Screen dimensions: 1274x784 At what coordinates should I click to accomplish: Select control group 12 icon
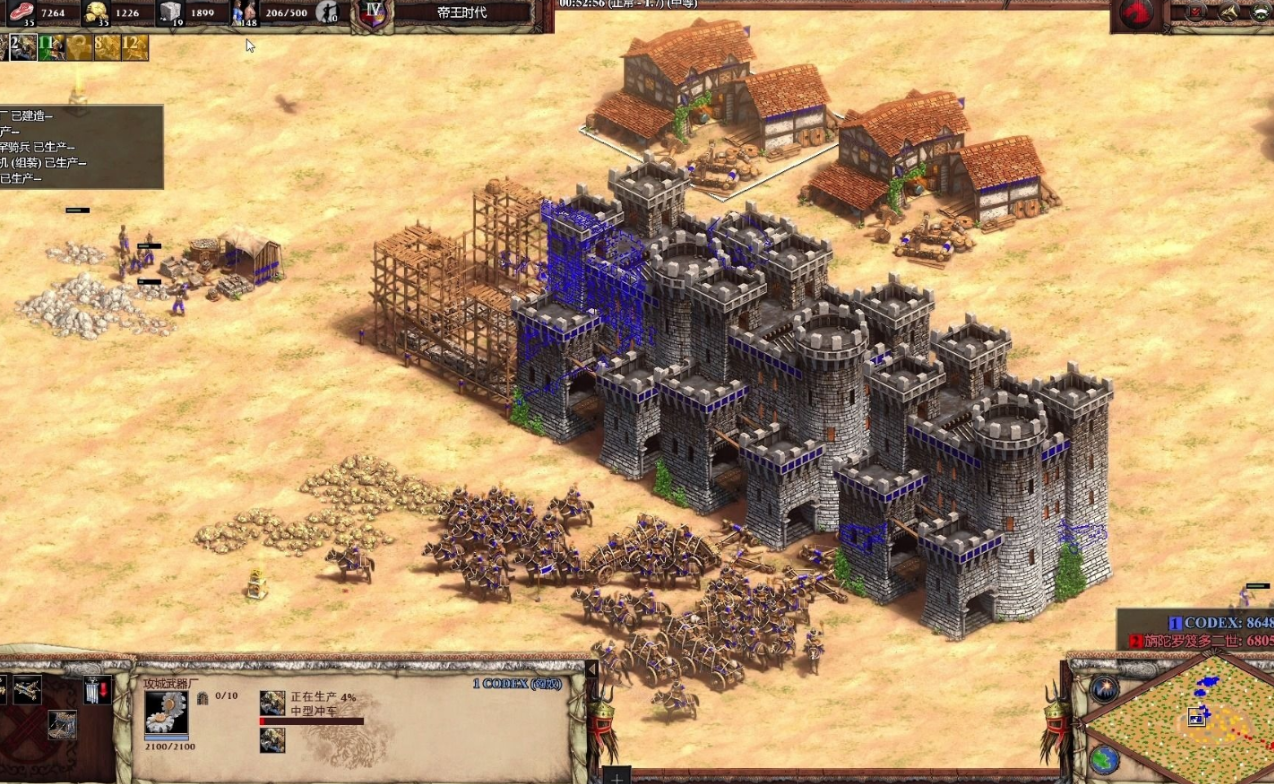[135, 47]
